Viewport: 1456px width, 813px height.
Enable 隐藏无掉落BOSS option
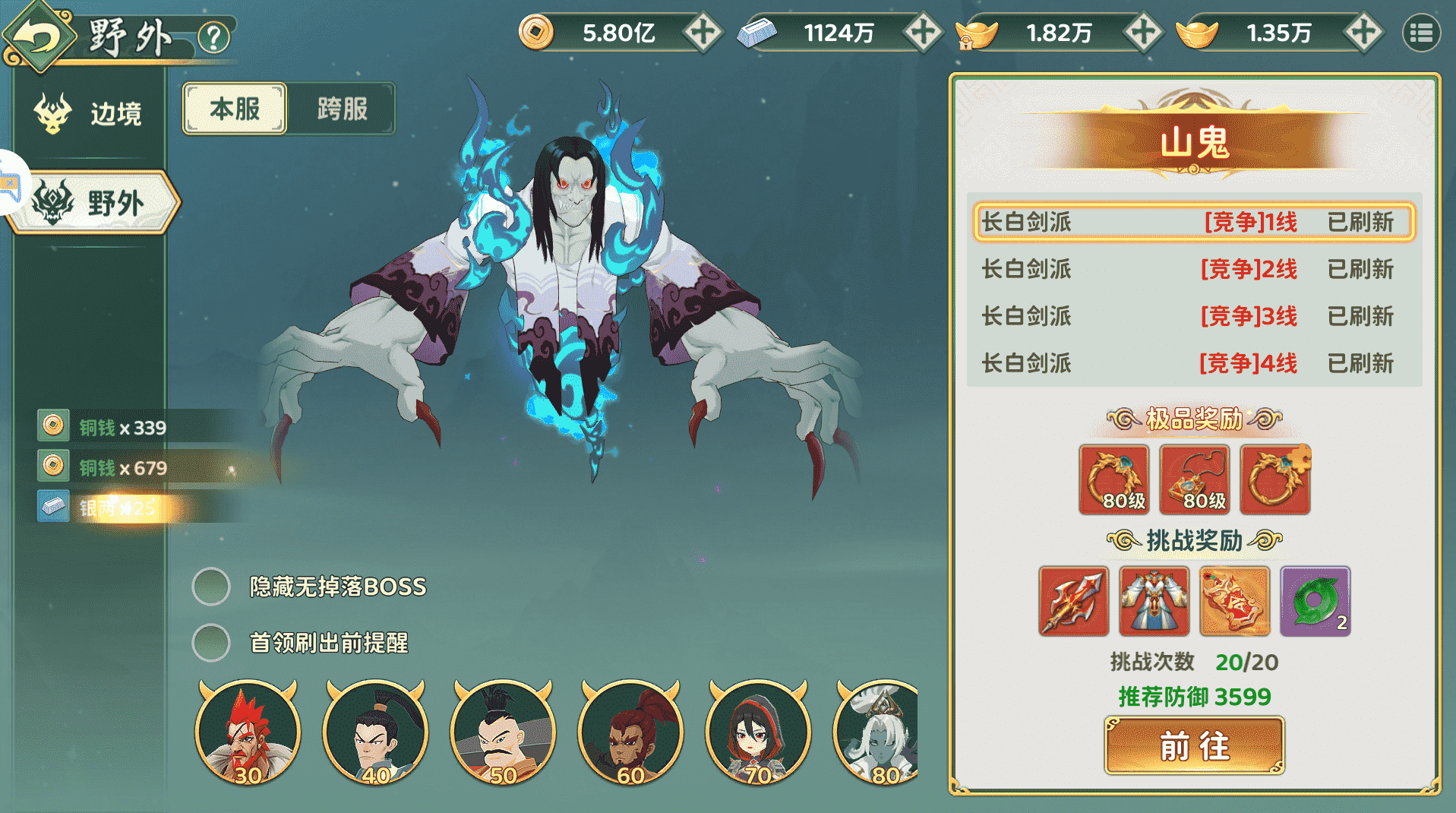point(210,587)
